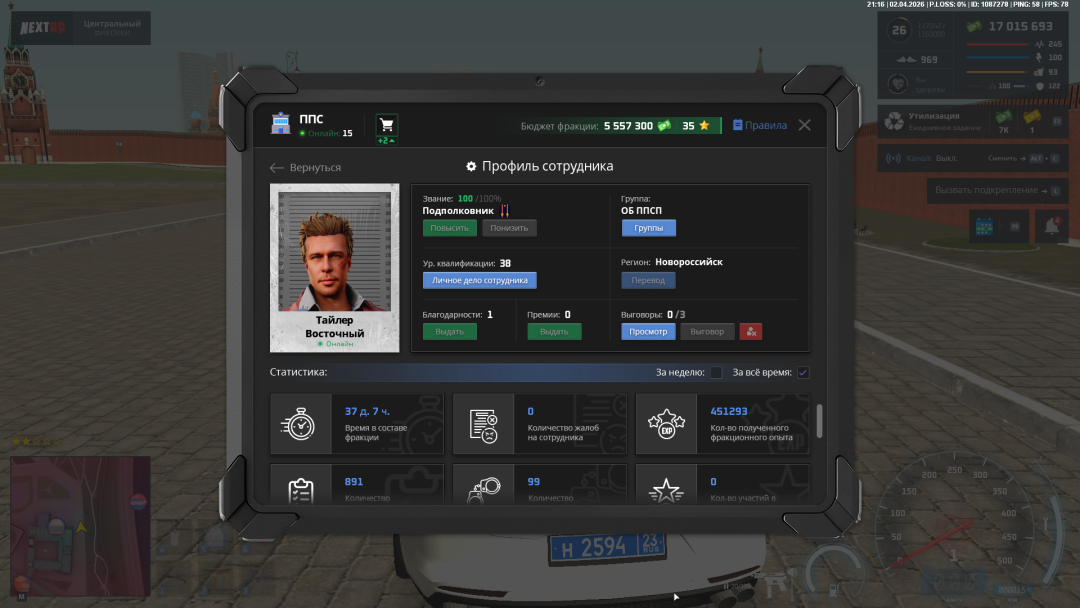Viewport: 1080px width, 608px height.
Task: Select the Количество жалоб на сотрудника tile
Action: (540, 424)
